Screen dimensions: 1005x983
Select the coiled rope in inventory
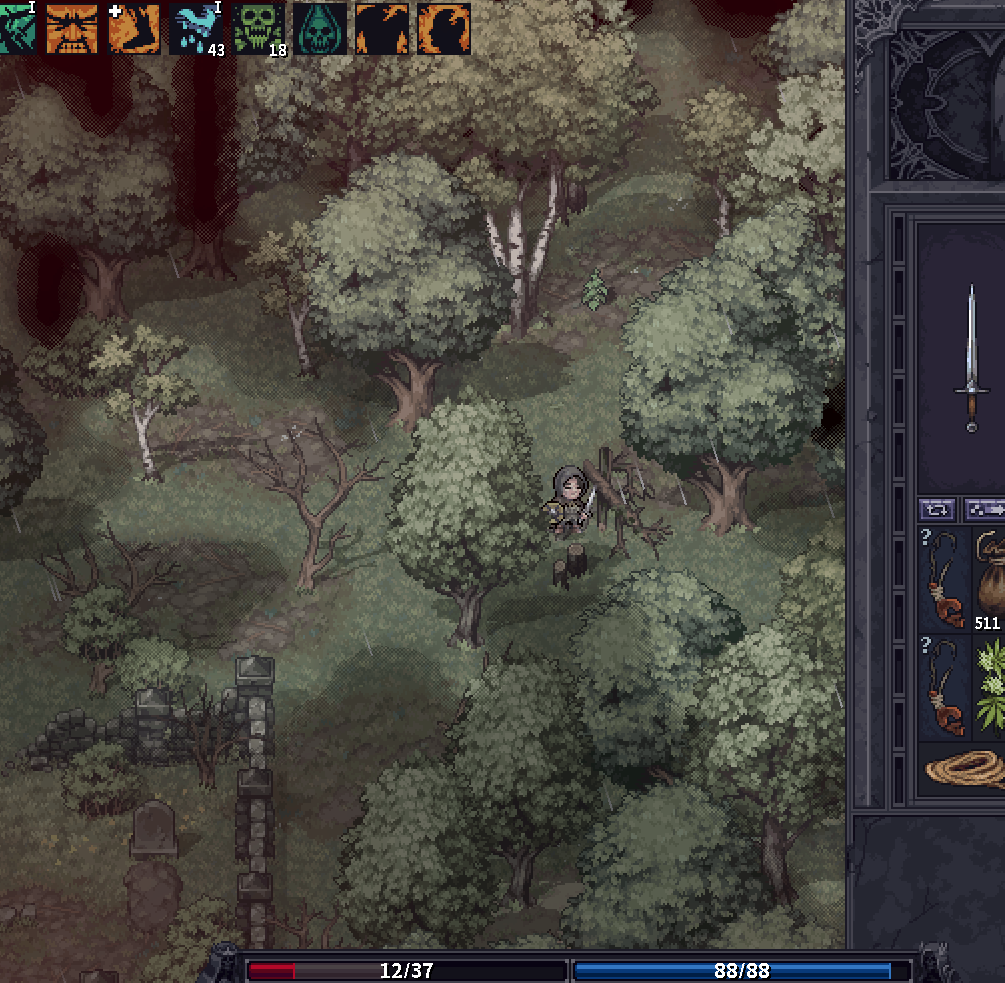(965, 770)
